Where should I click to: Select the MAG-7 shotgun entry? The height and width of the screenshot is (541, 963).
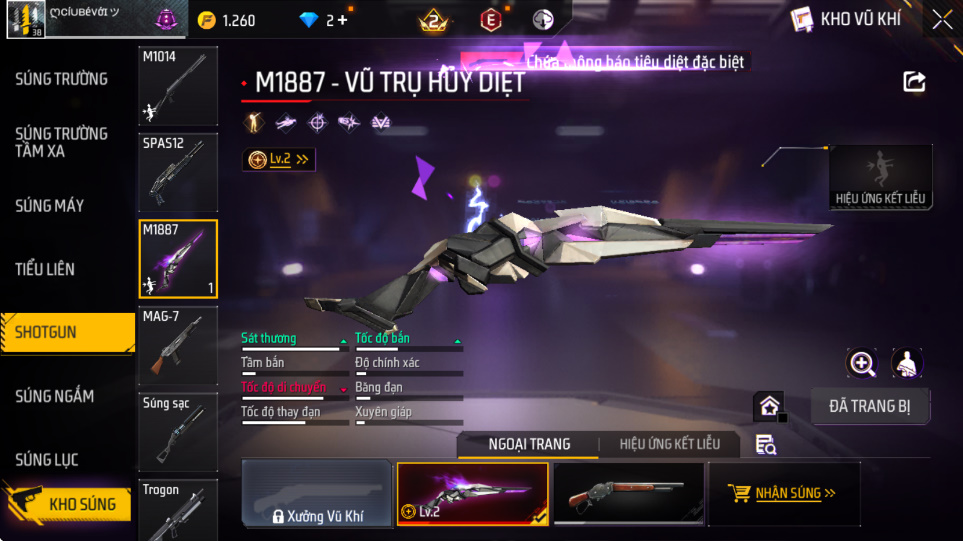point(177,345)
